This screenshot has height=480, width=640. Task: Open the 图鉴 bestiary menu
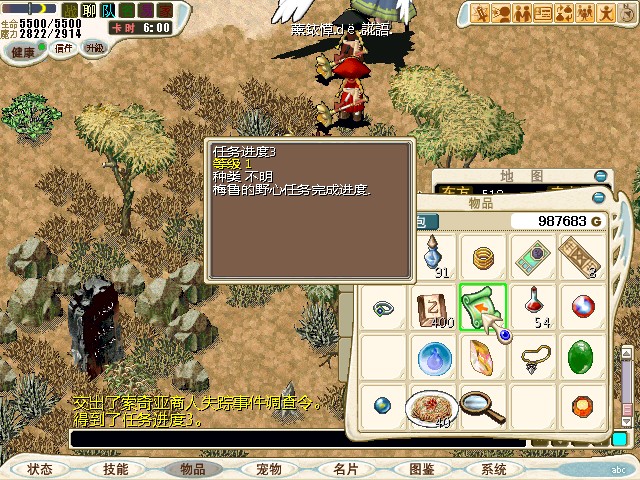click(x=421, y=468)
